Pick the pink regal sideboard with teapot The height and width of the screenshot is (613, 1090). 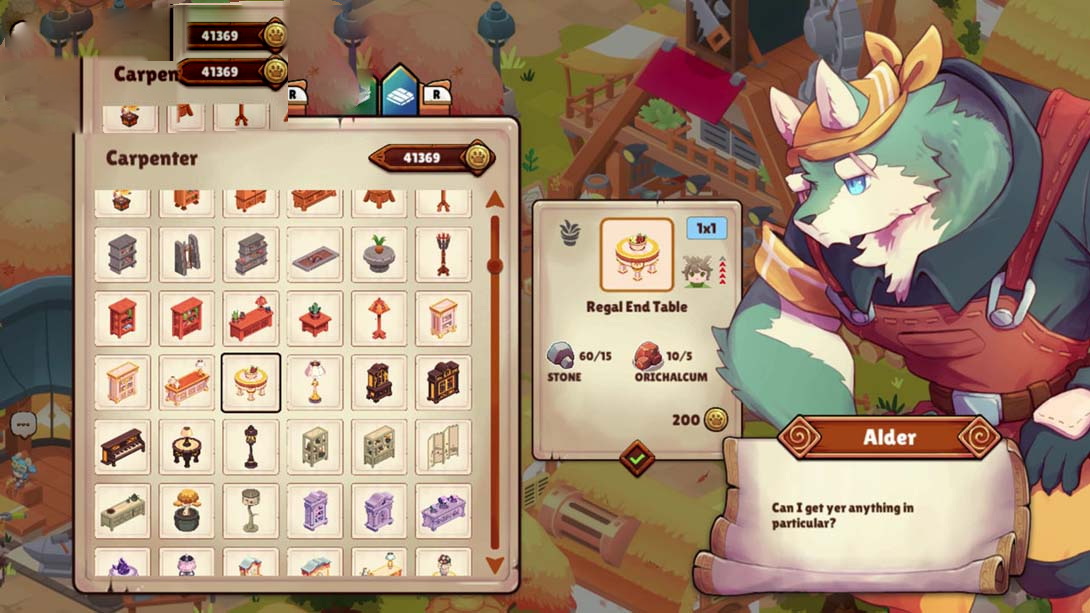pos(187,382)
